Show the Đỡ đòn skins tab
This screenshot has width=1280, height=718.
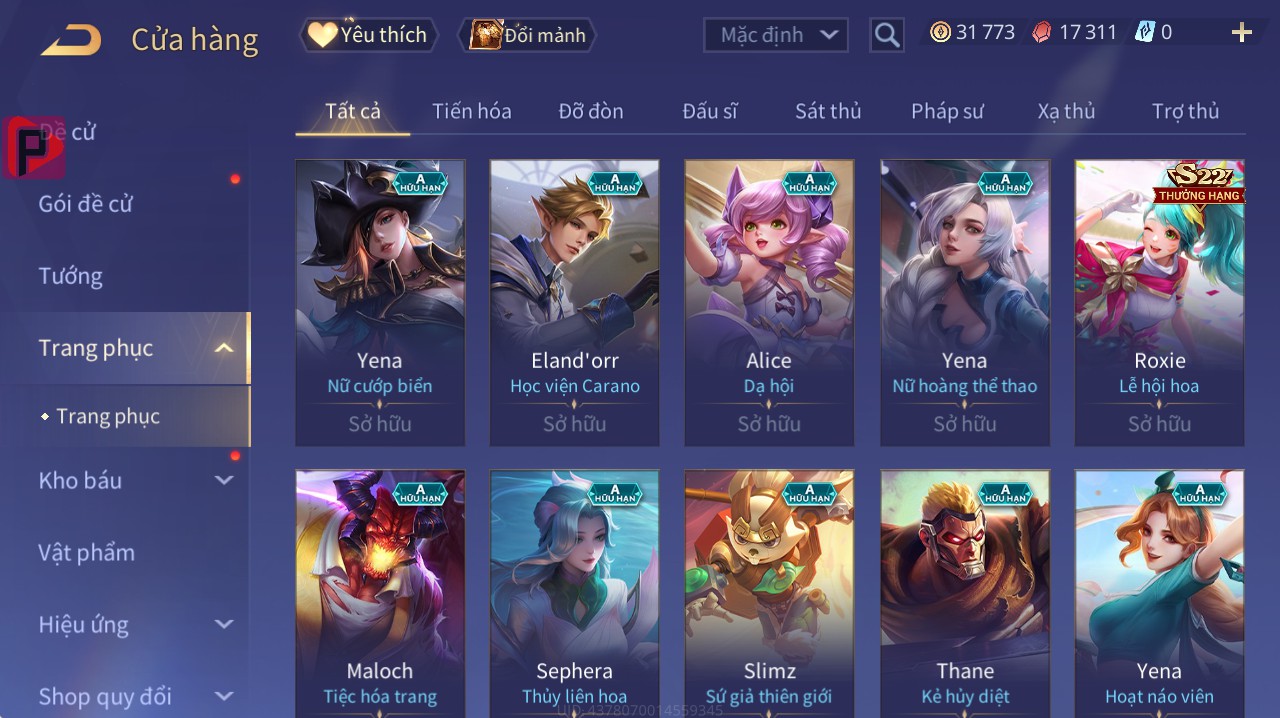pyautogui.click(x=591, y=111)
